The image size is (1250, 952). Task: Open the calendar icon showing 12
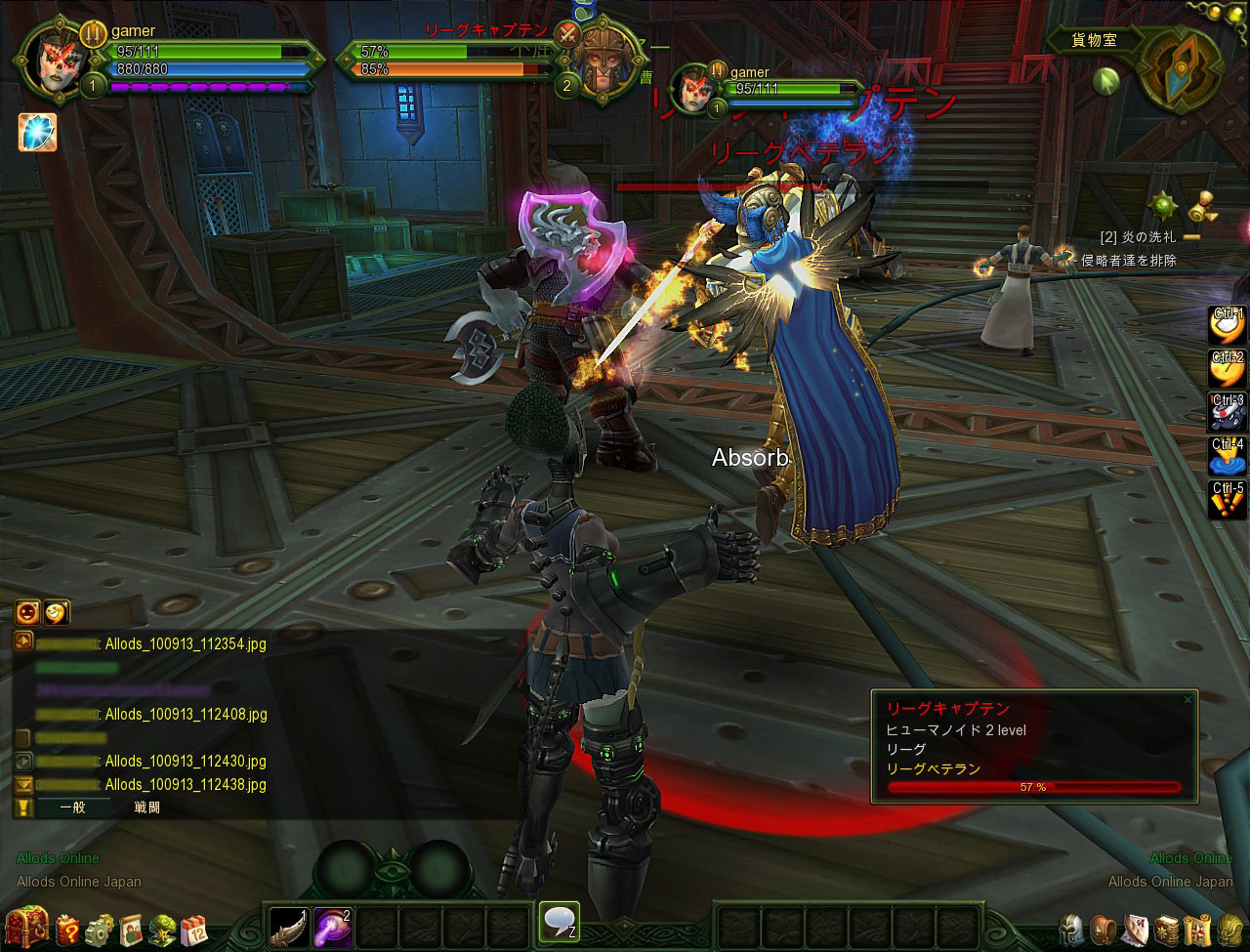click(x=193, y=929)
